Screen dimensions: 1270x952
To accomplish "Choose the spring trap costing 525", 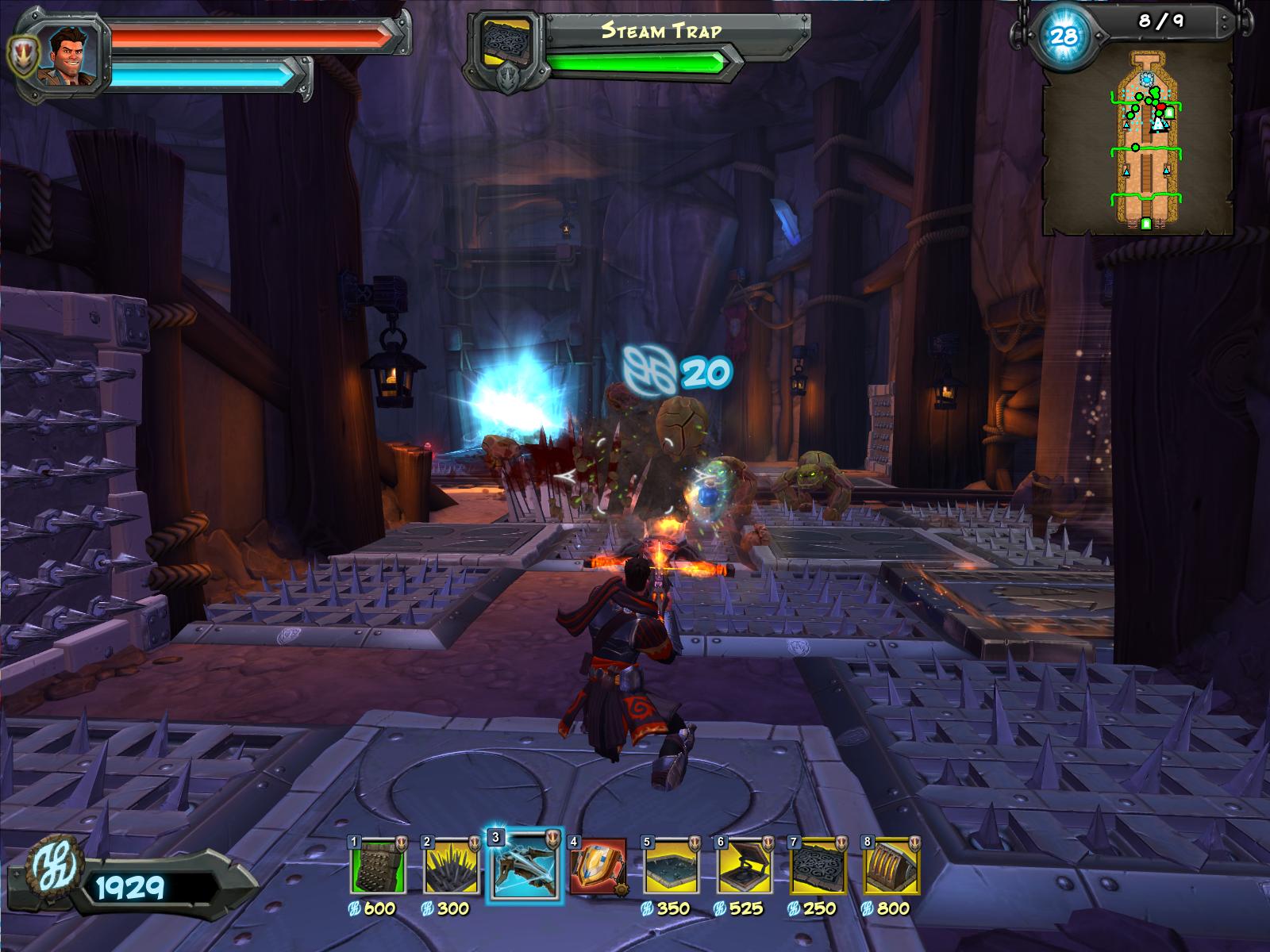I will (744, 866).
